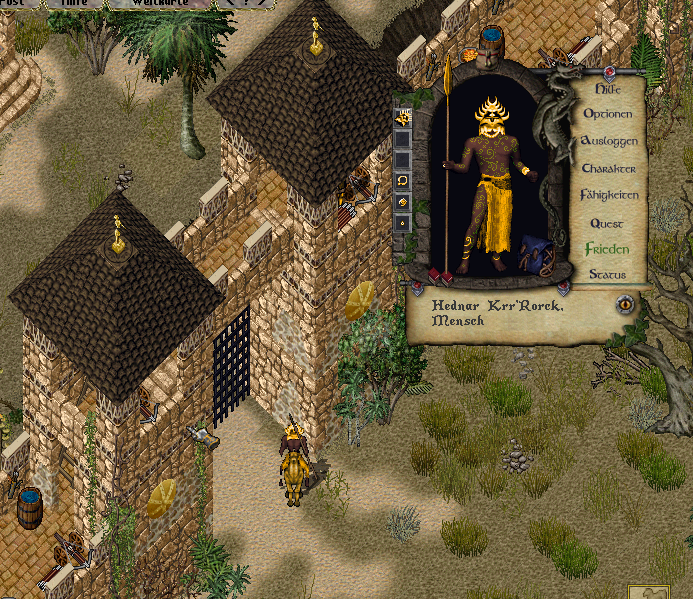Select the top golden helmet equipment slot
Screen dimensions: 693x599
(x=402, y=118)
